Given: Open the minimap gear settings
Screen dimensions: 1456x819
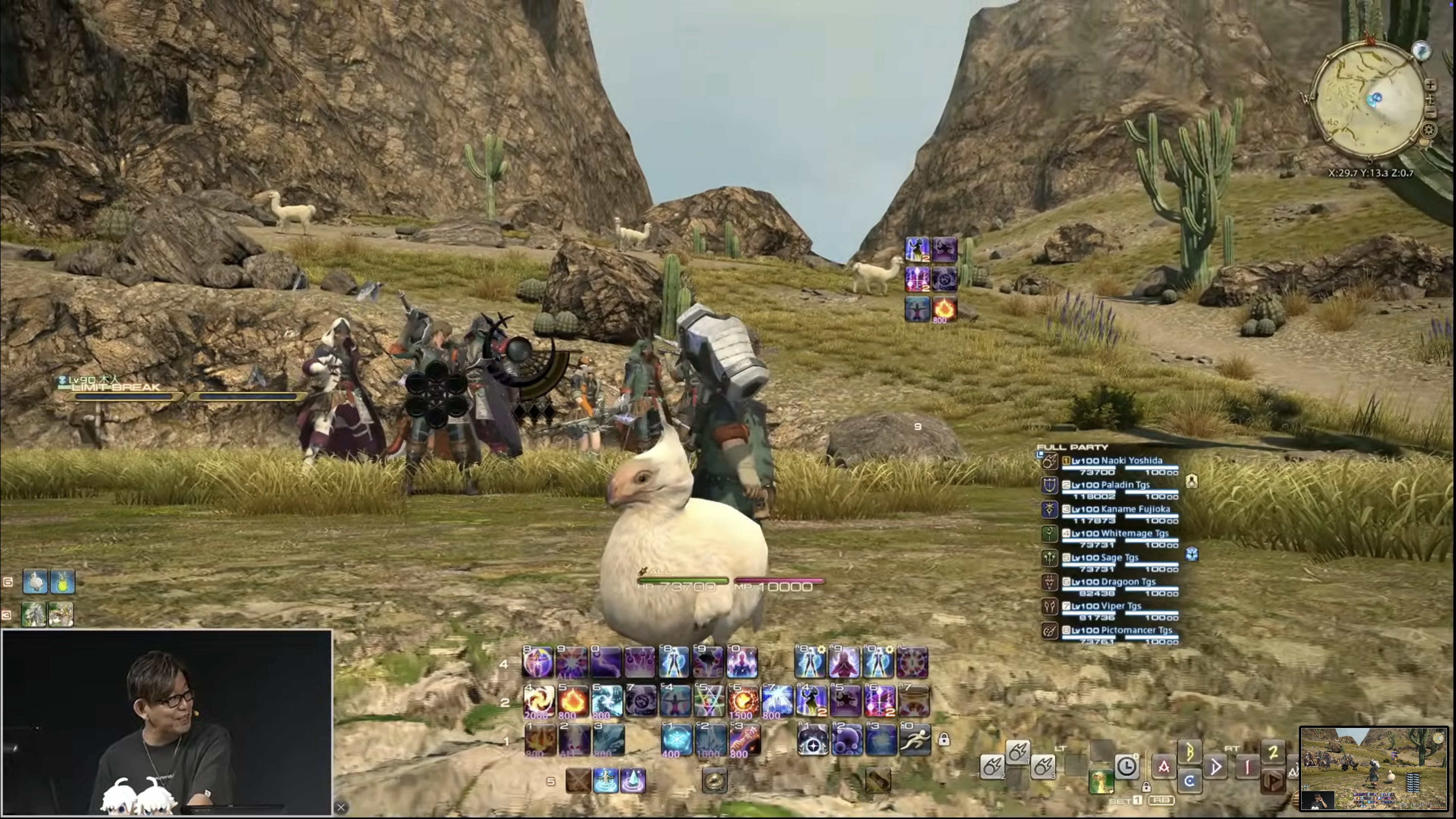Looking at the screenshot, I should 1428,131.
